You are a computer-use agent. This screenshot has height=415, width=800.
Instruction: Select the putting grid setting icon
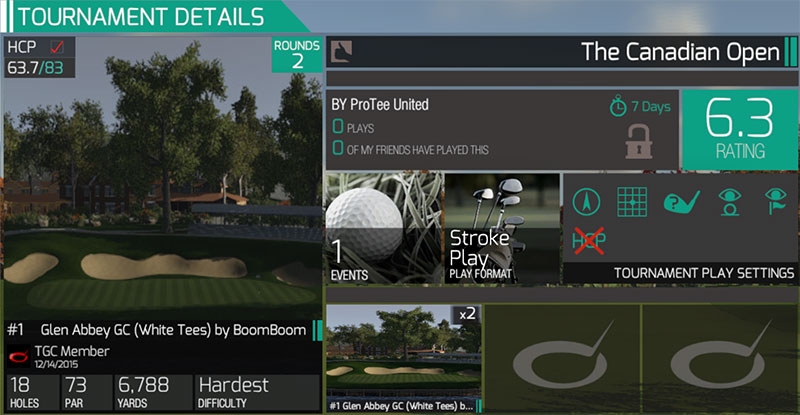click(x=630, y=202)
